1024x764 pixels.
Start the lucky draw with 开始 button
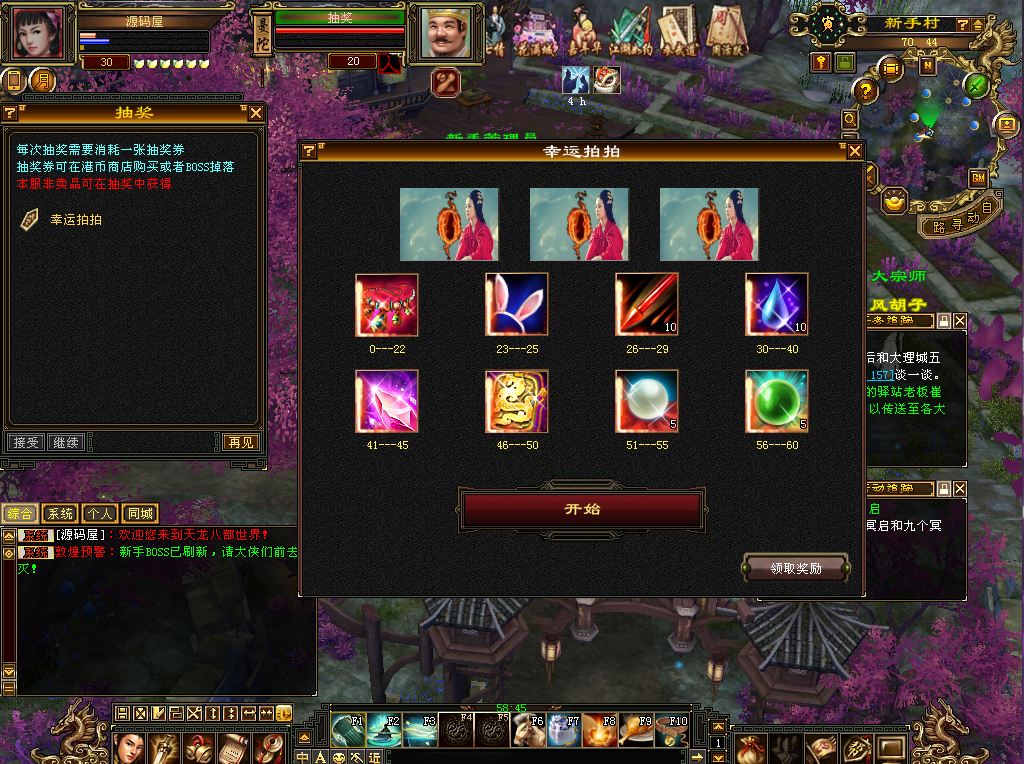(581, 509)
